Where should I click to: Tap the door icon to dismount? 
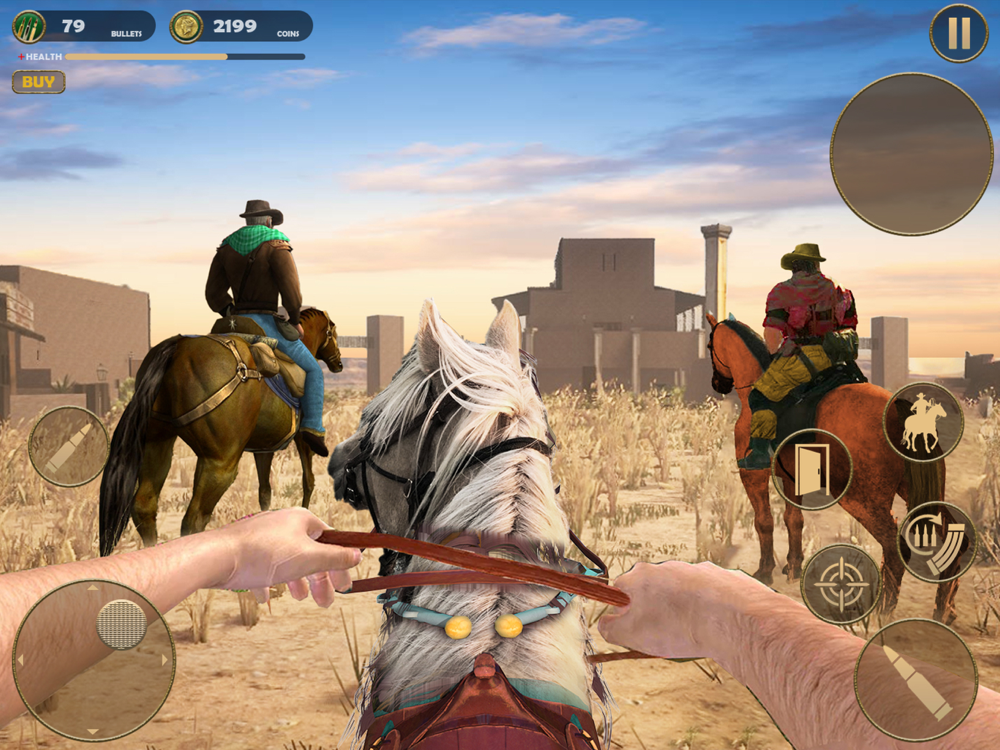811,469
